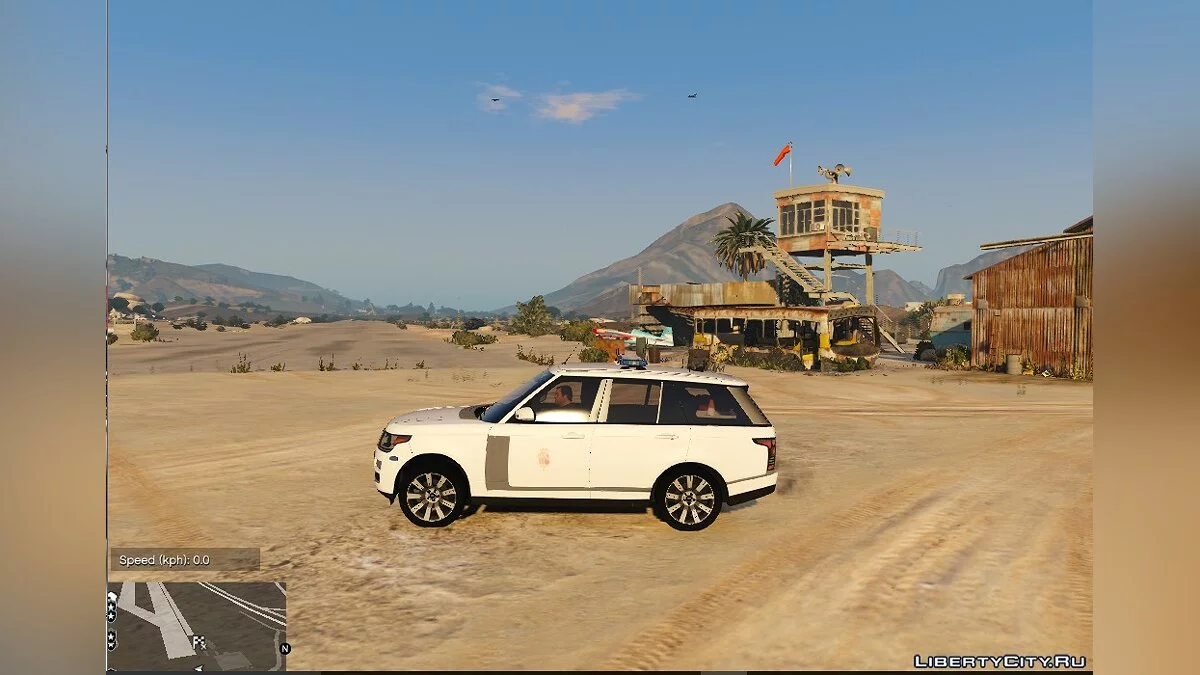
Task: Click the north compass marker on the minimap
Action: point(285,649)
